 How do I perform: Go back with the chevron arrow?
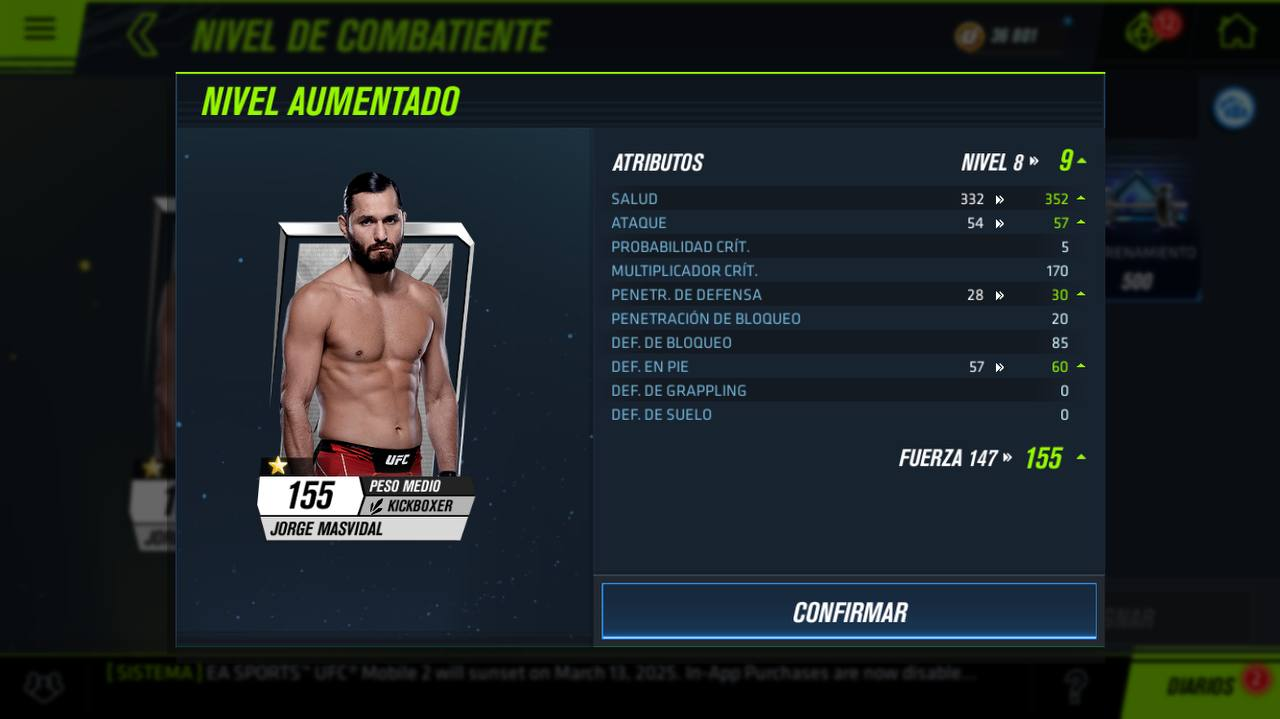(142, 35)
